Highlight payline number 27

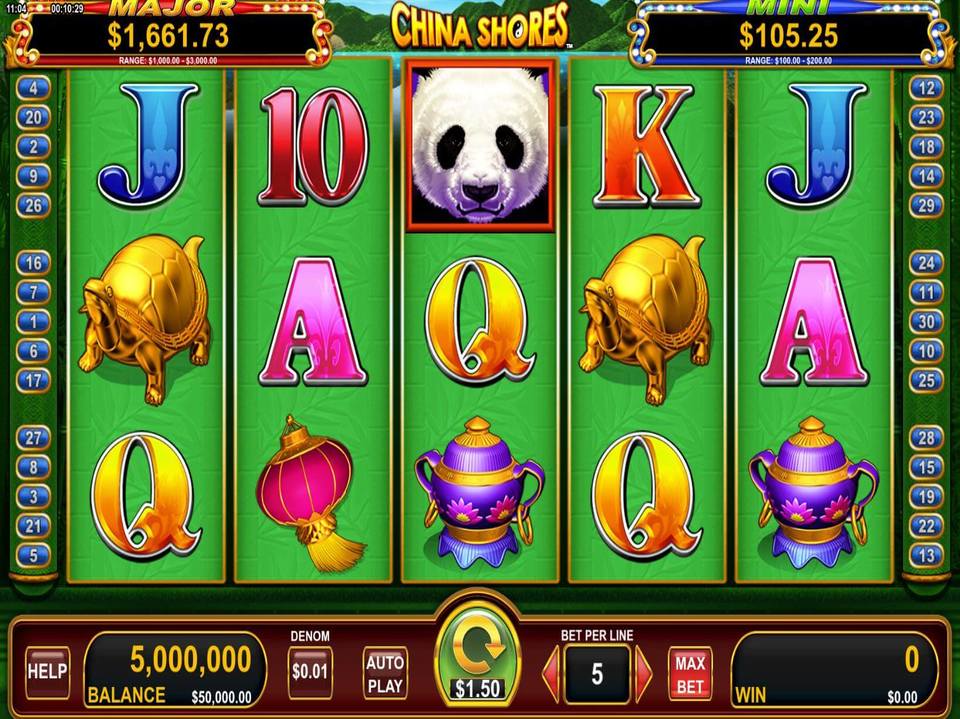(x=33, y=437)
